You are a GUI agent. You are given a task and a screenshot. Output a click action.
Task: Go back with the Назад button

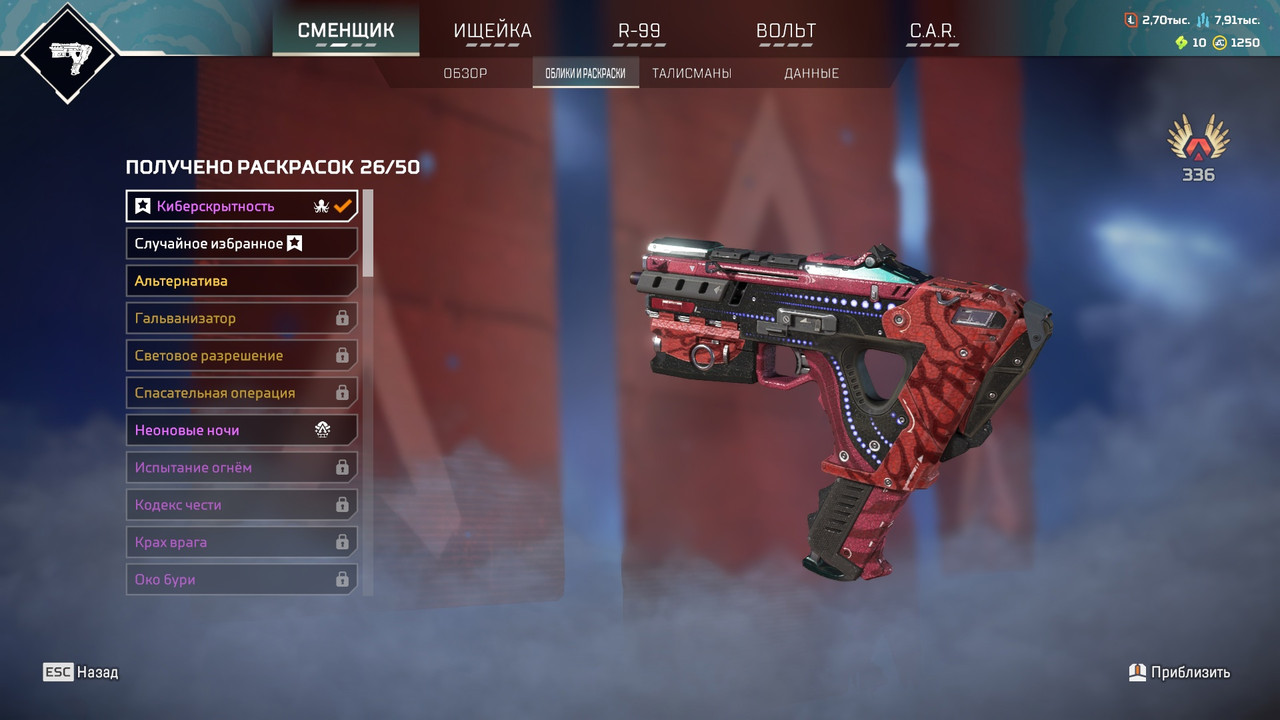[81, 672]
